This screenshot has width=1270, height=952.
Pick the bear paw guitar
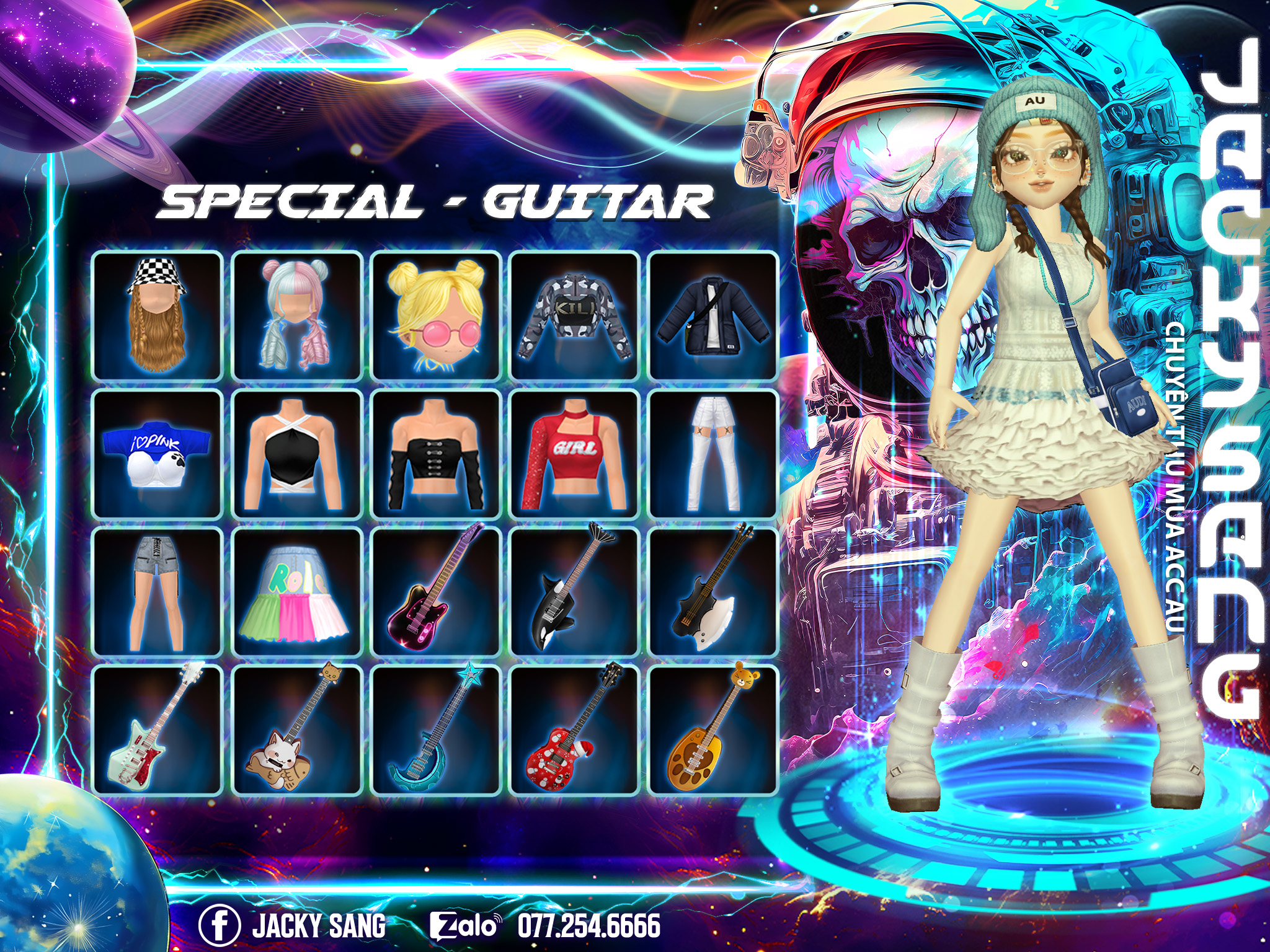tap(713, 729)
